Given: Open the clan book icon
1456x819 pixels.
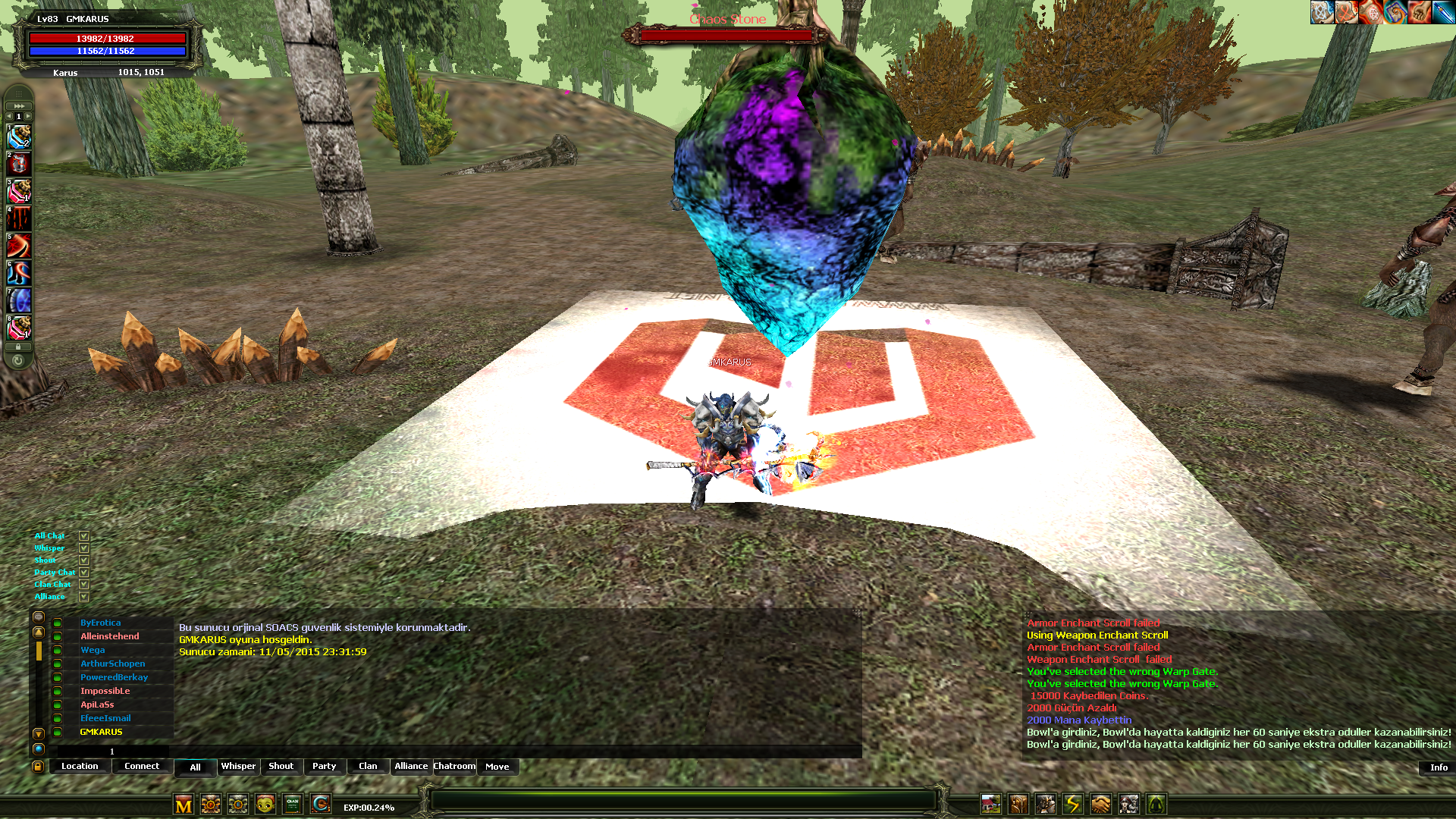Looking at the screenshot, I should [293, 804].
